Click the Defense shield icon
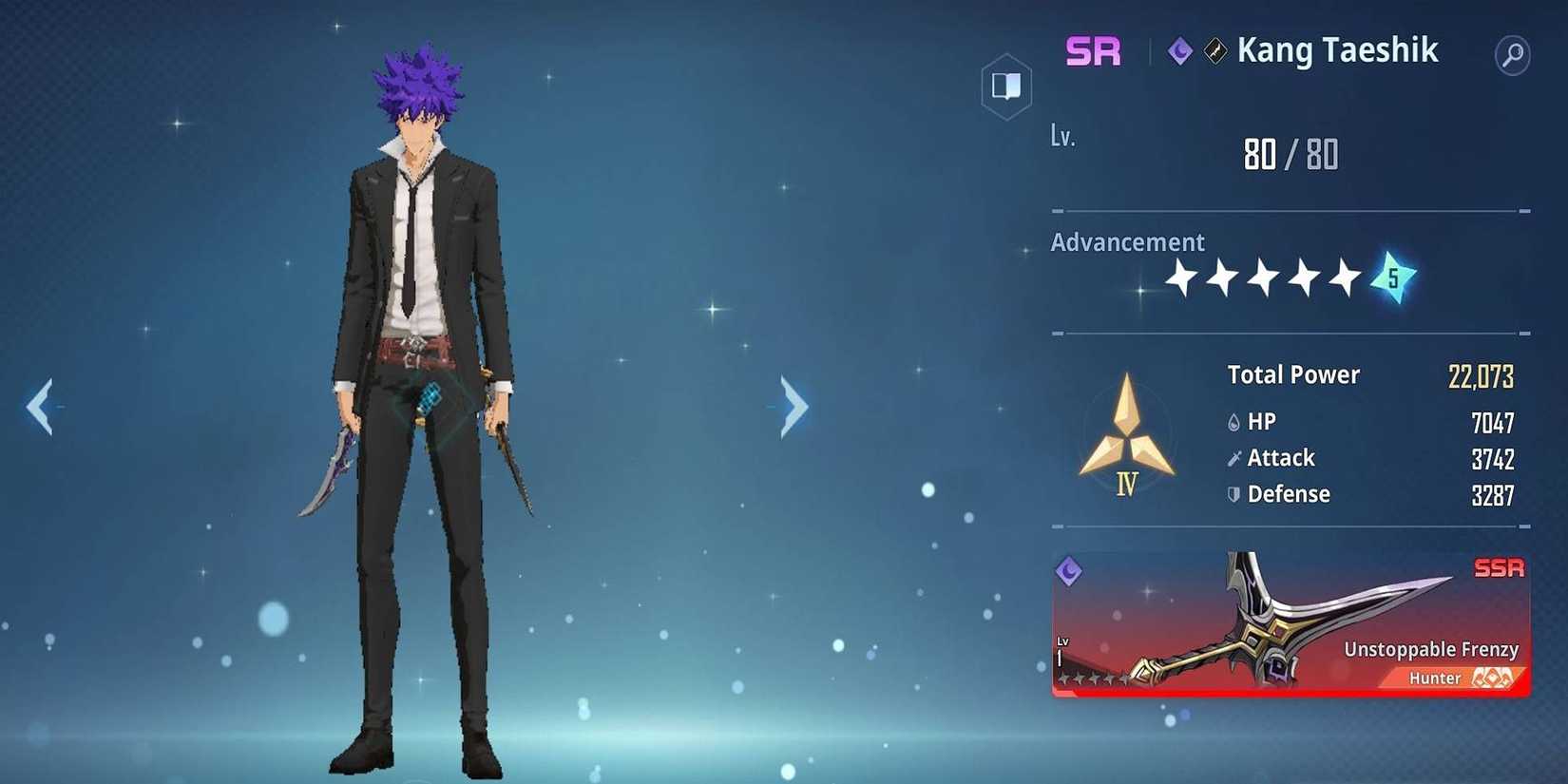 (x=1233, y=493)
